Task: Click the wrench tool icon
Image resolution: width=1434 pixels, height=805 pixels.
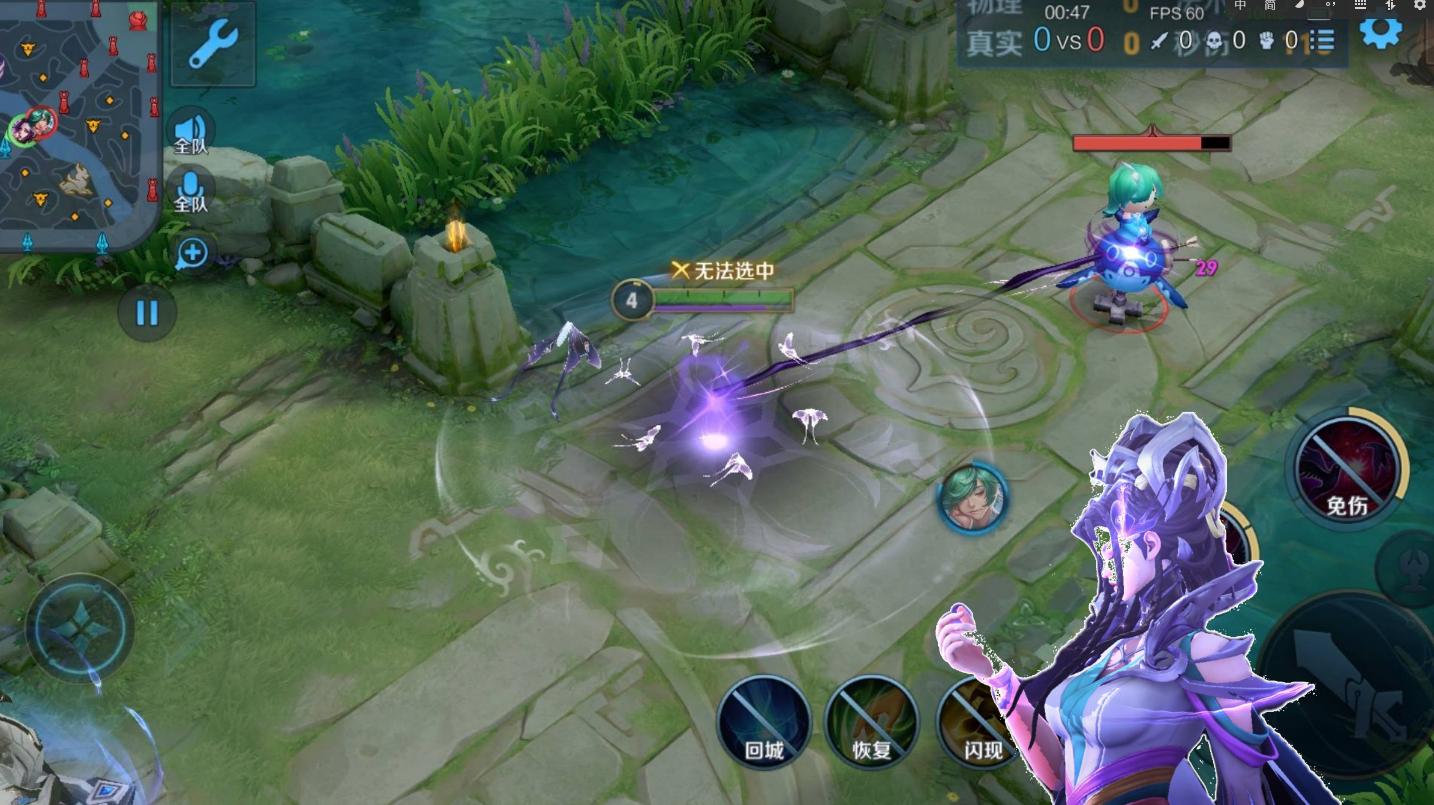Action: (212, 43)
